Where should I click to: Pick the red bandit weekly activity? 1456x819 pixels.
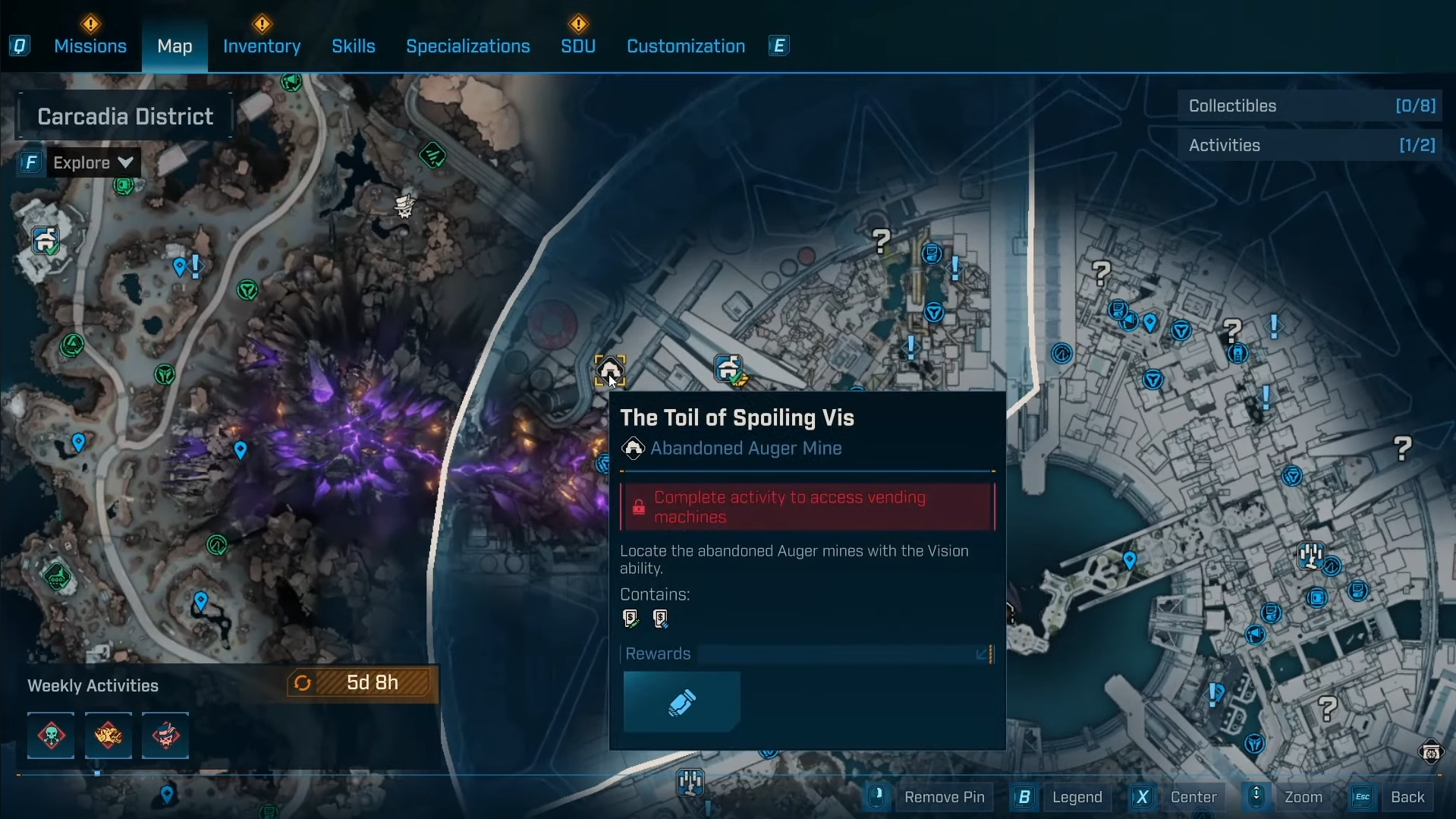(x=165, y=736)
